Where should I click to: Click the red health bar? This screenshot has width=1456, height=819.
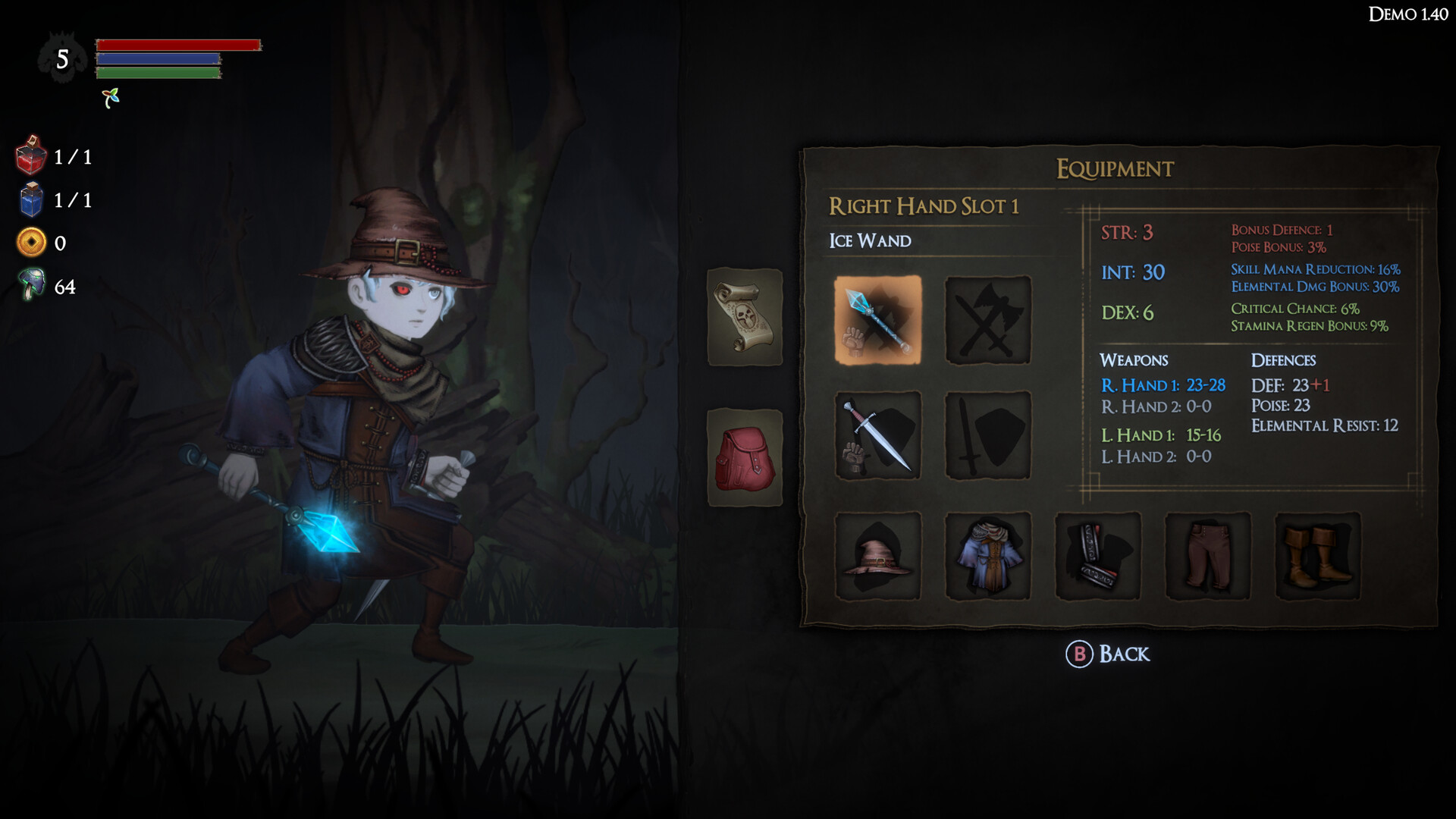(178, 45)
